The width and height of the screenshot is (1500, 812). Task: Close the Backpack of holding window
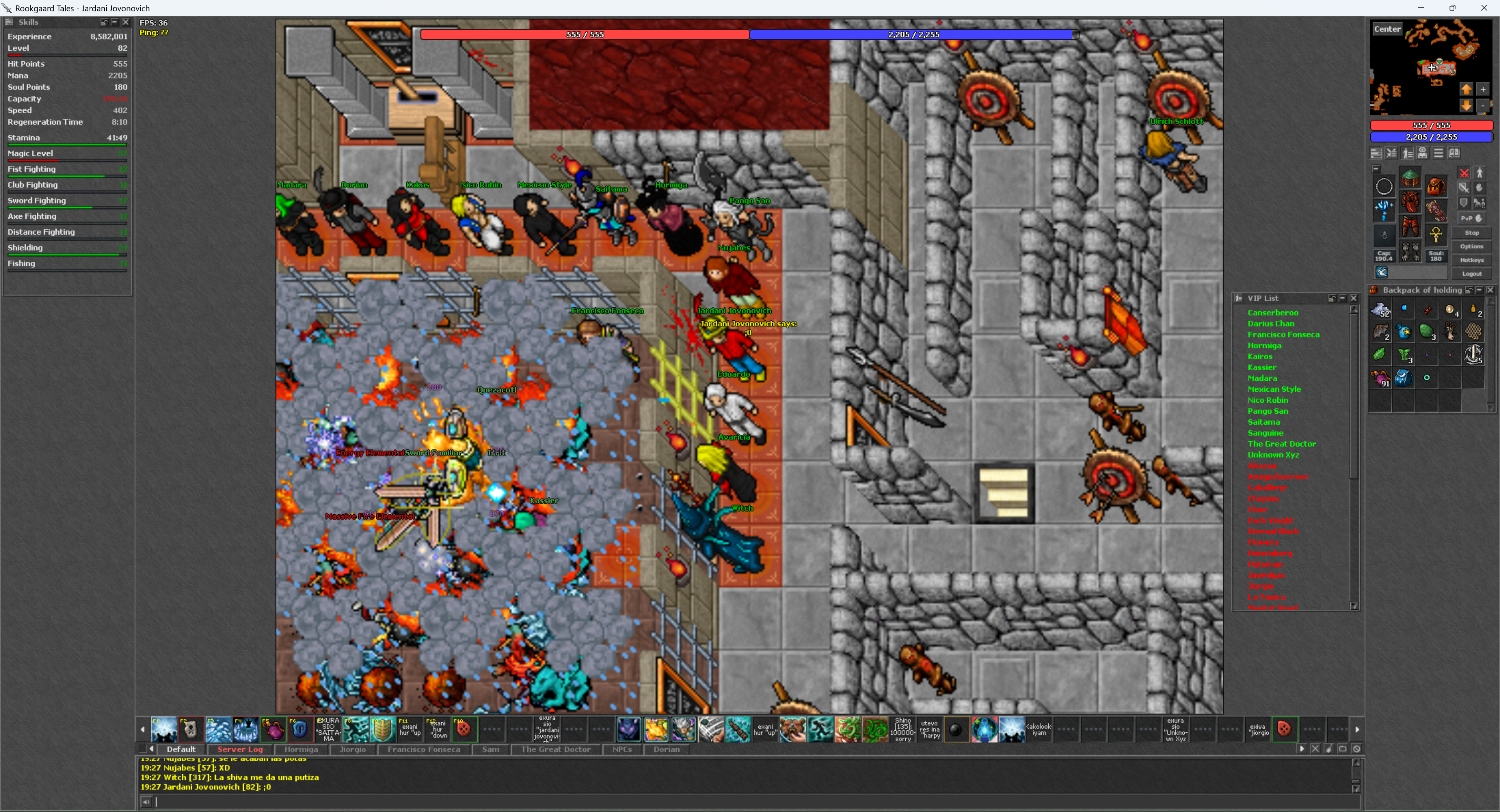(x=1490, y=290)
